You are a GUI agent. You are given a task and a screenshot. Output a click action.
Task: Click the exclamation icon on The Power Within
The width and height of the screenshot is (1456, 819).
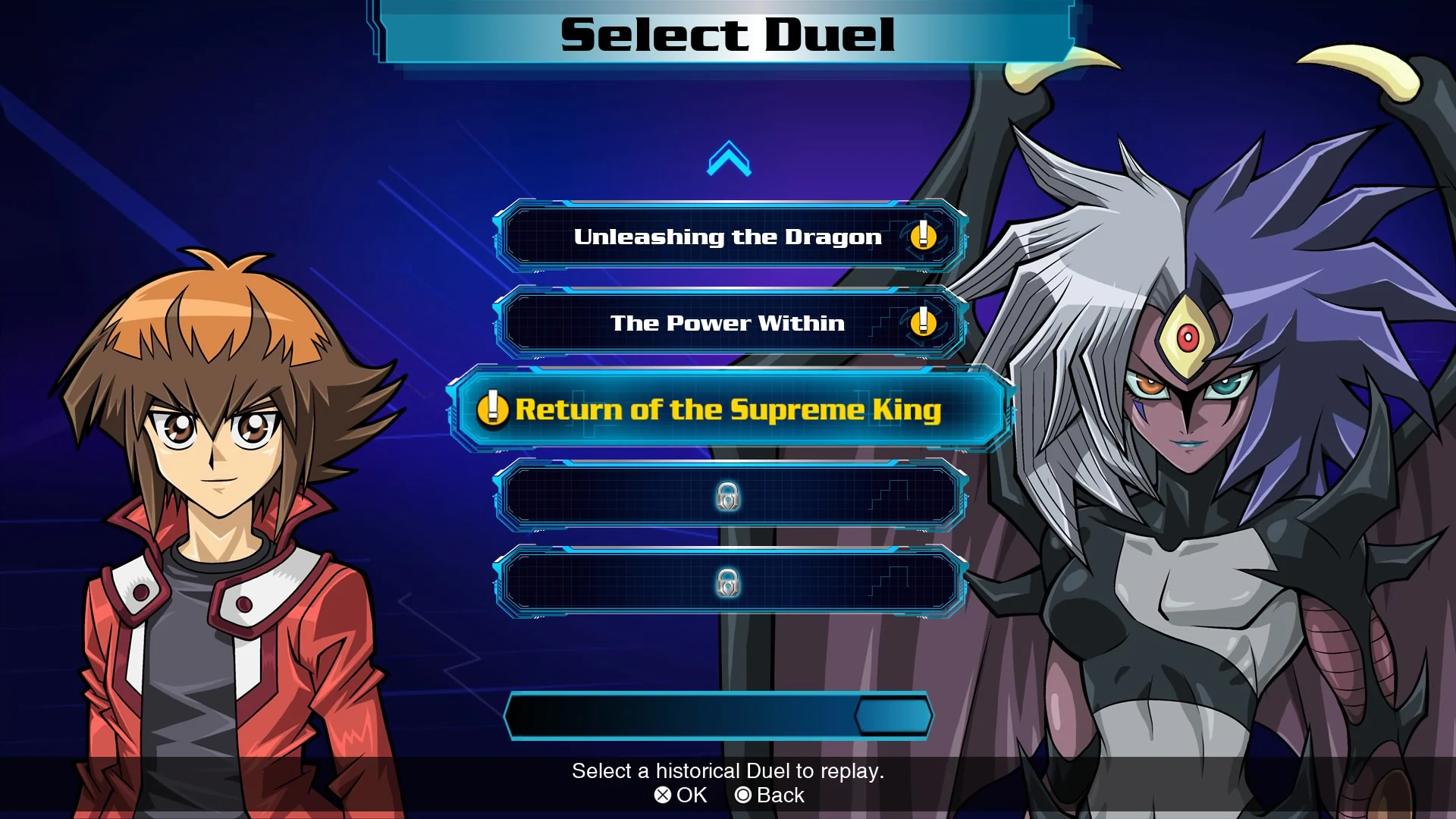922,324
